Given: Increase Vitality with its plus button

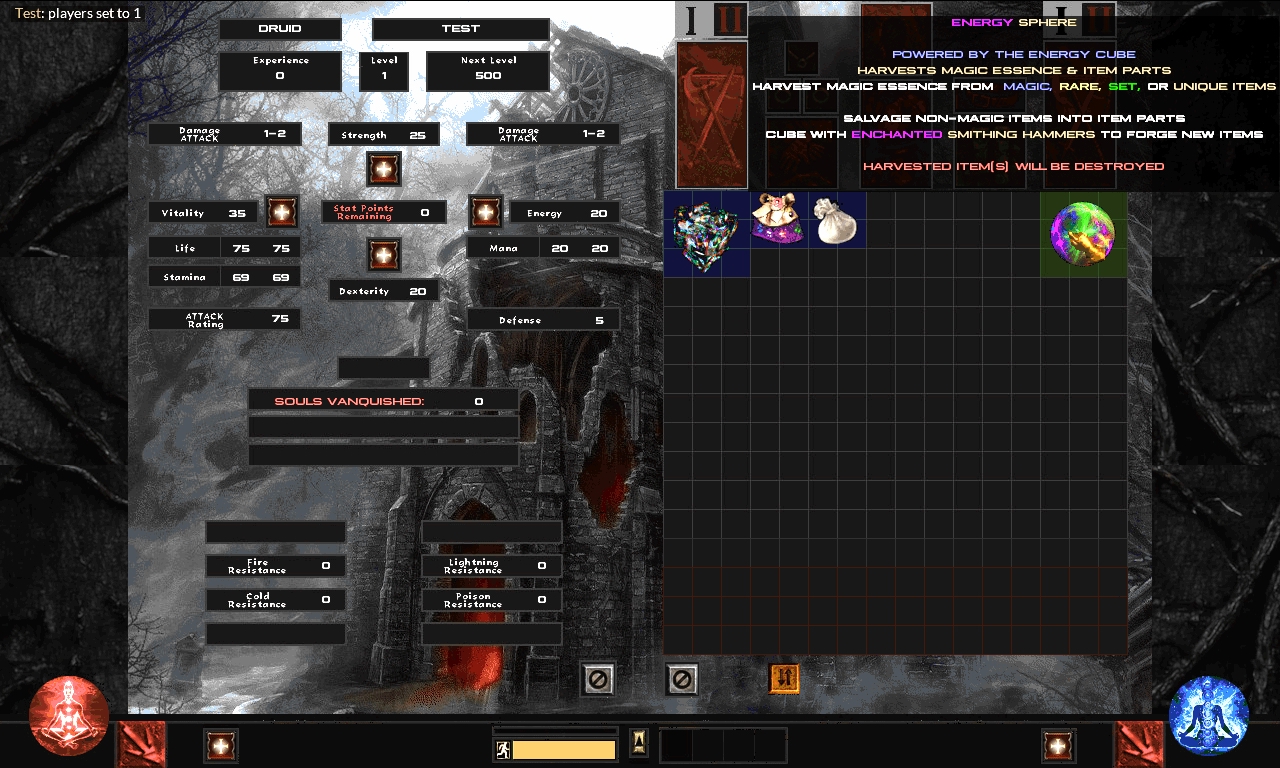Looking at the screenshot, I should [x=282, y=211].
